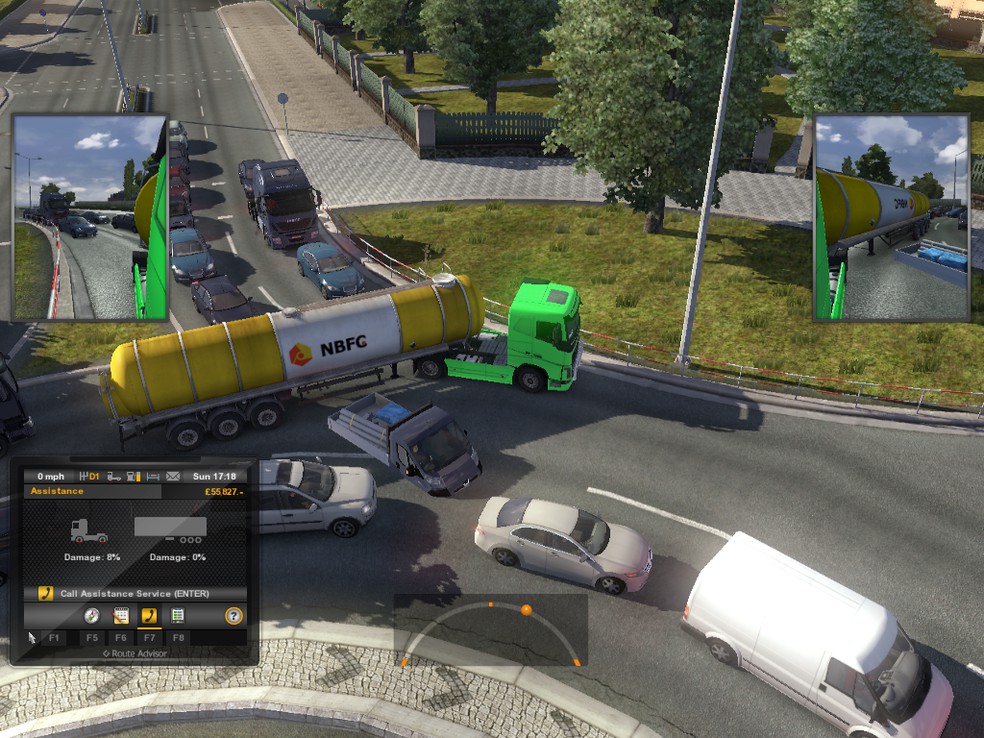Viewport: 984px width, 738px height.
Task: Switch to the calendar job info tab
Action: (121, 616)
